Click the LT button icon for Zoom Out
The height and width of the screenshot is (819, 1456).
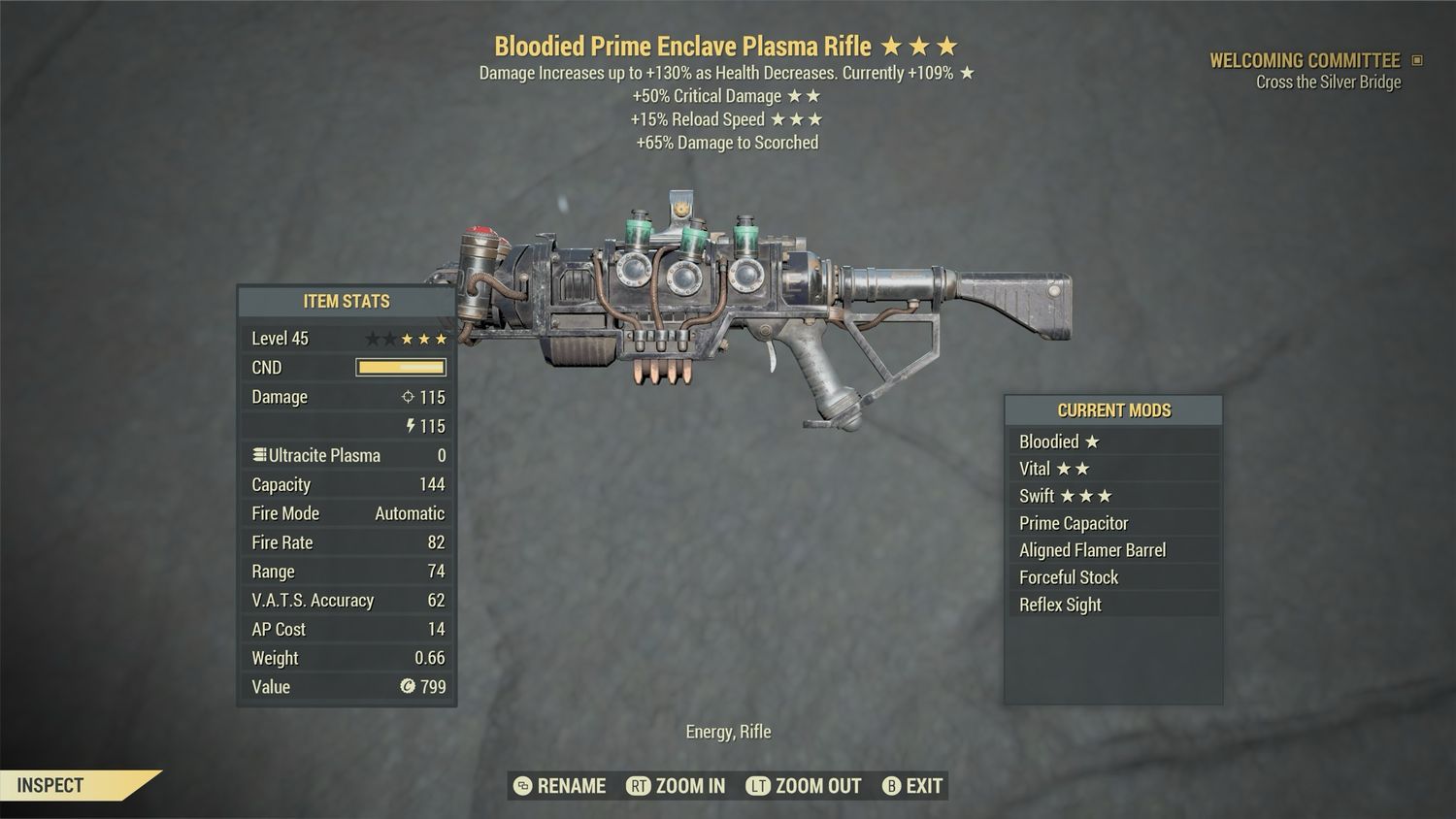click(760, 786)
